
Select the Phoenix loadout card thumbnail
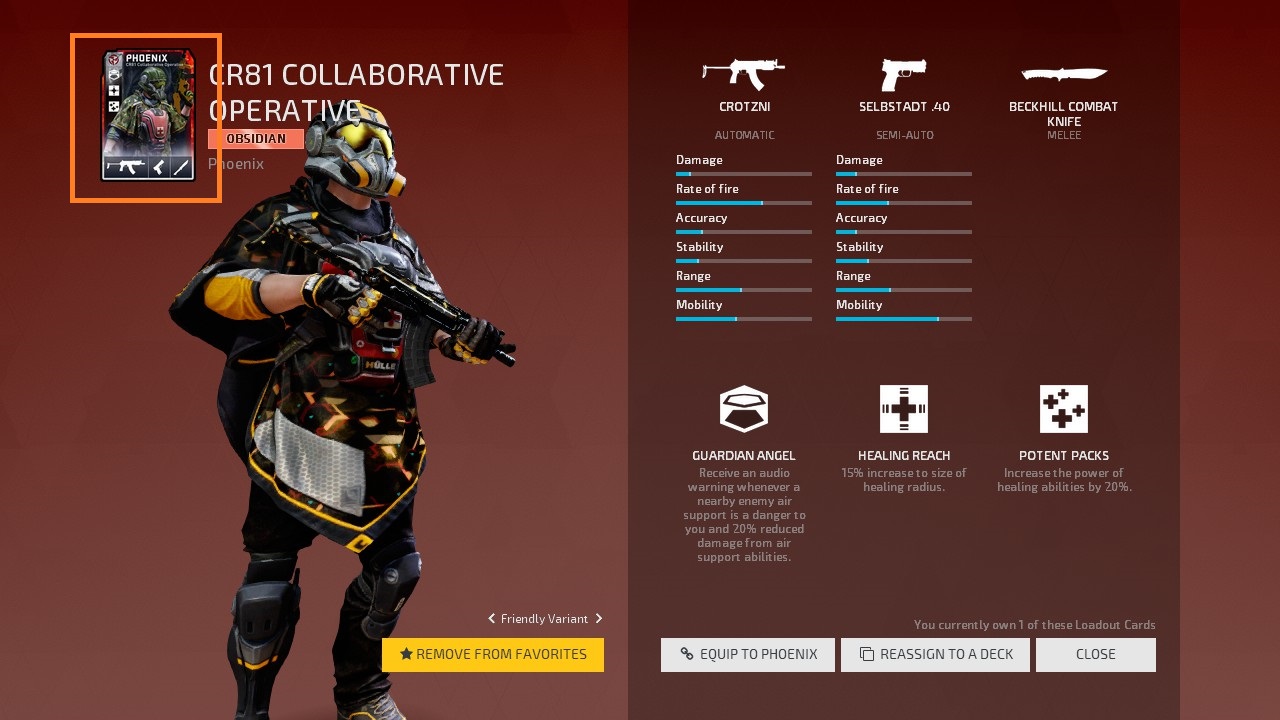[147, 116]
